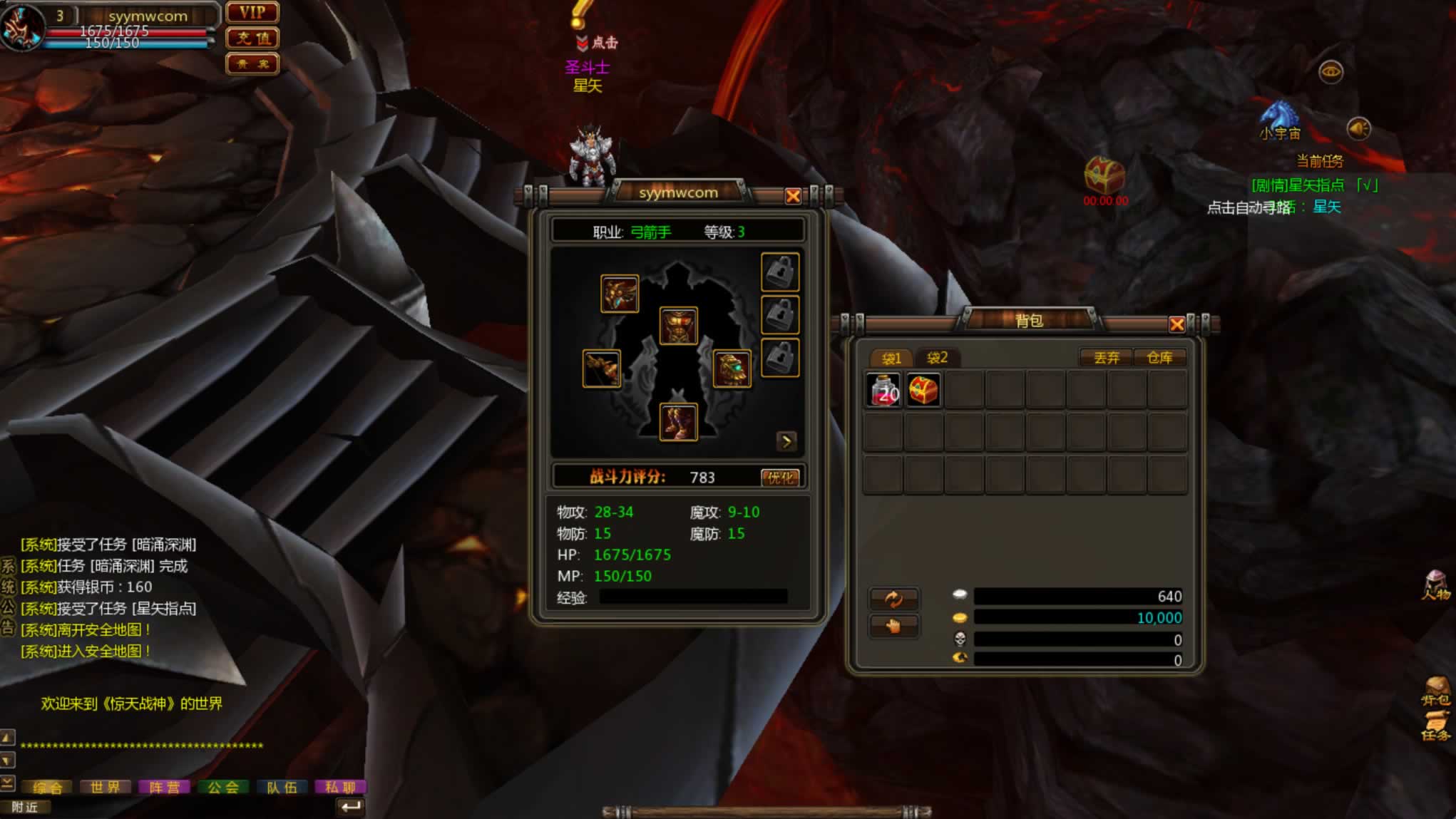1456x819 pixels.
Task: Open the 仓库 warehouse
Action: pos(1159,357)
